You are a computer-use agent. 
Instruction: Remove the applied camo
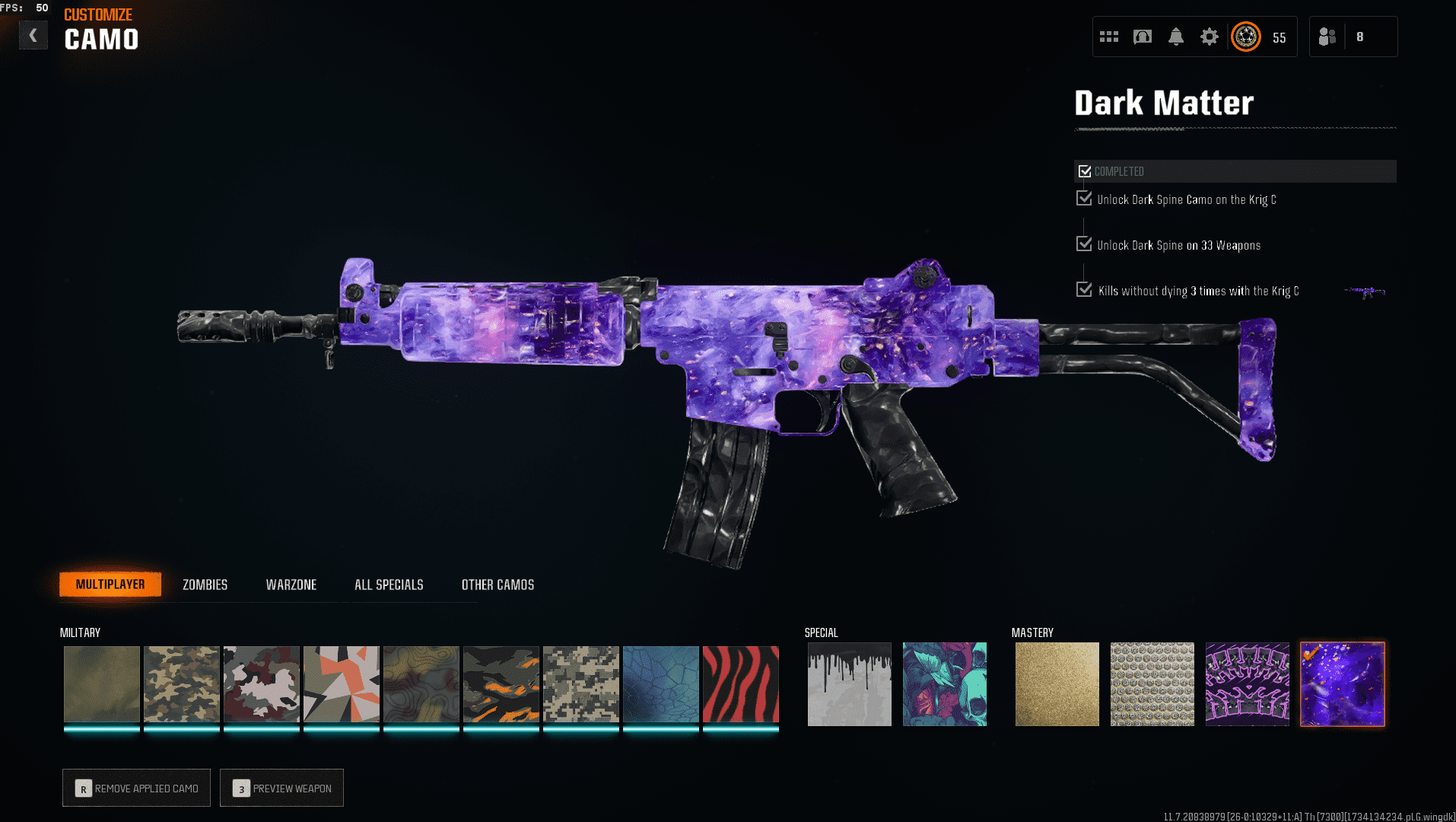click(137, 788)
